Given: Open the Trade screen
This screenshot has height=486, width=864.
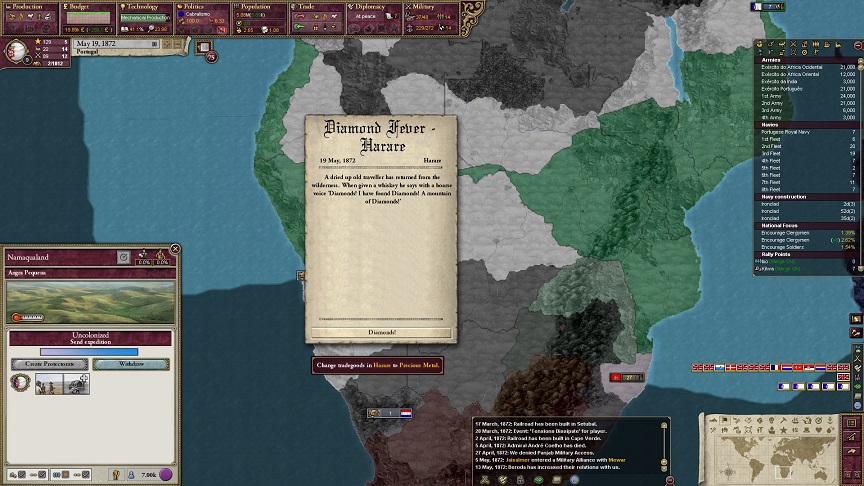Looking at the screenshot, I should click(x=319, y=6).
